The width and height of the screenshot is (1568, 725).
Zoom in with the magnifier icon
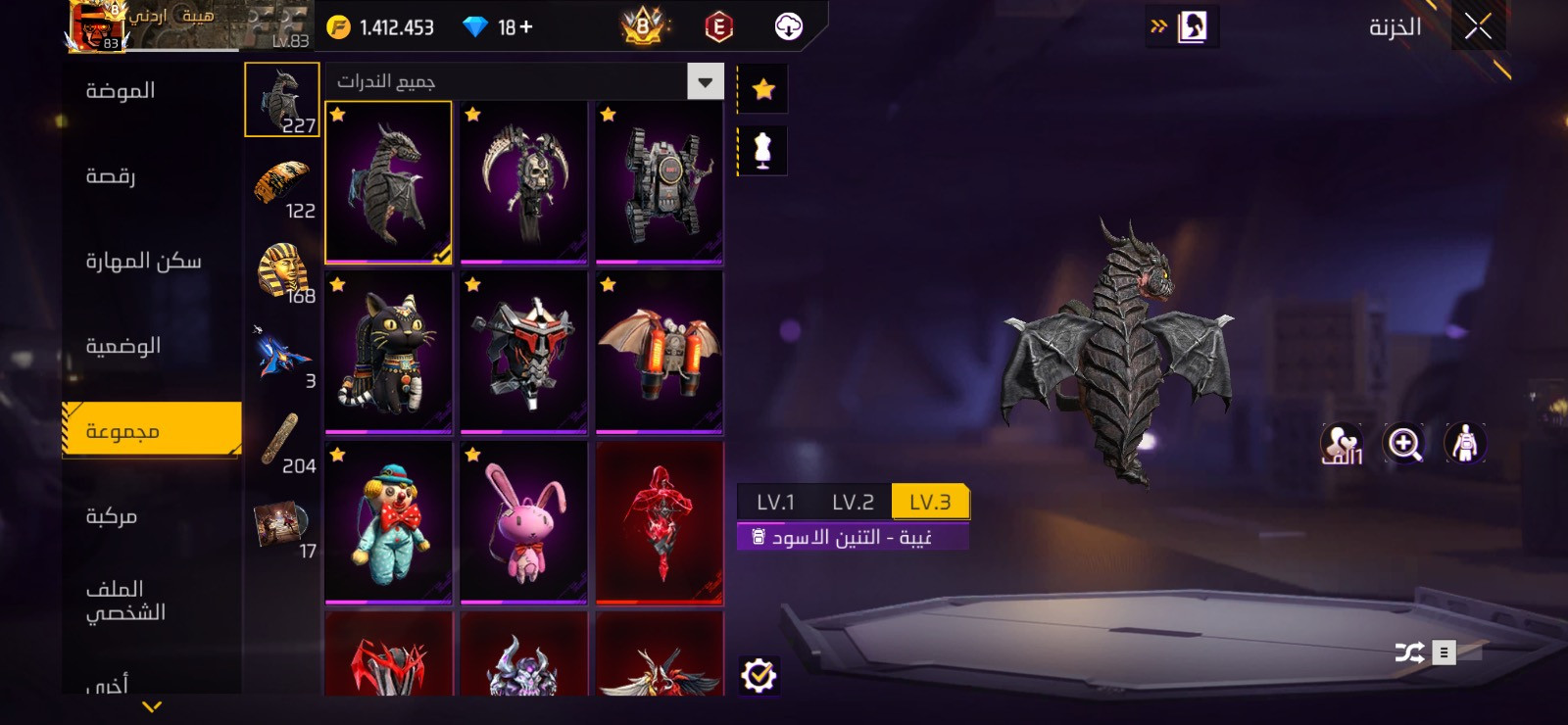1403,444
